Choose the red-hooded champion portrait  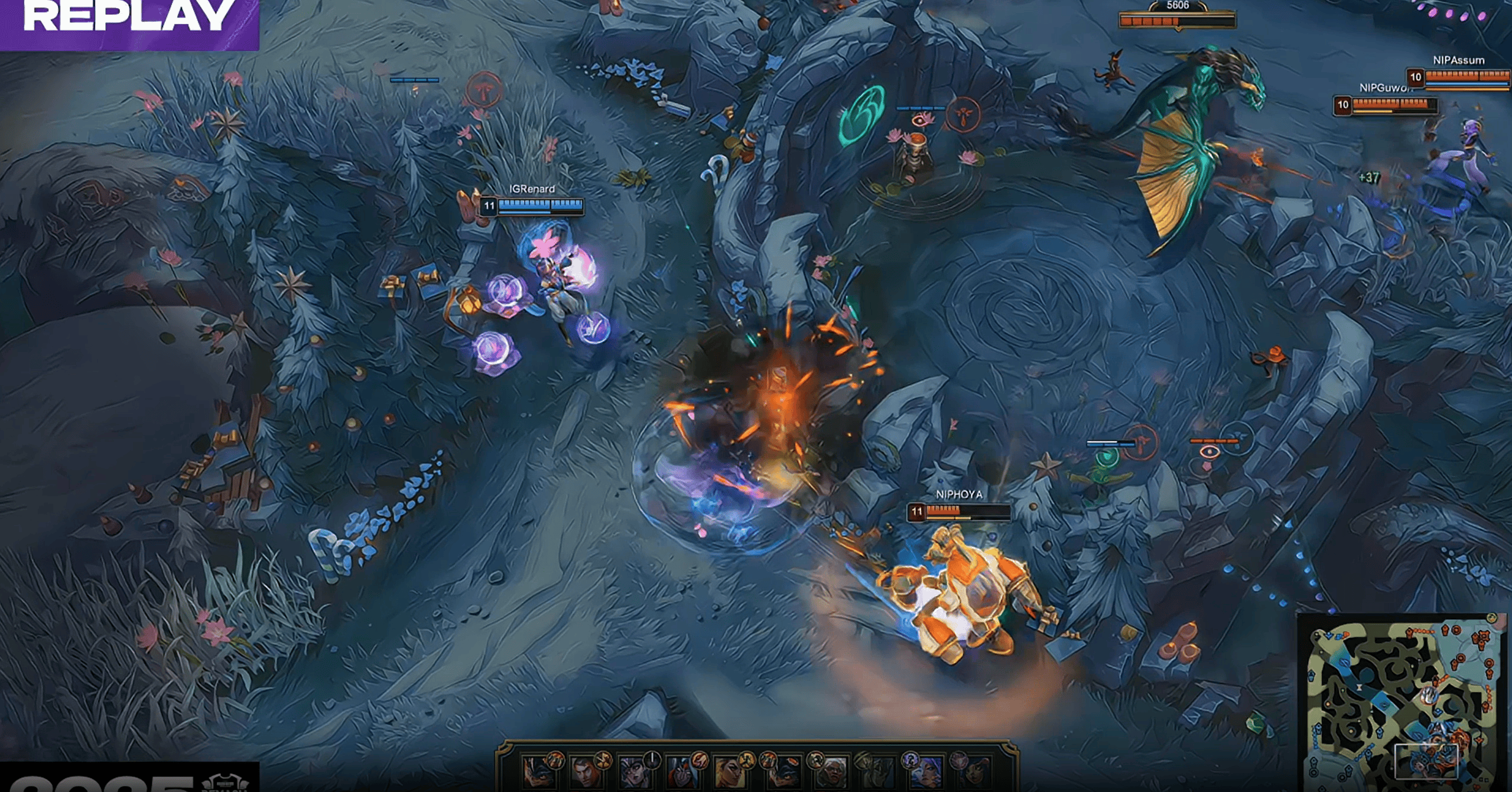681,773
